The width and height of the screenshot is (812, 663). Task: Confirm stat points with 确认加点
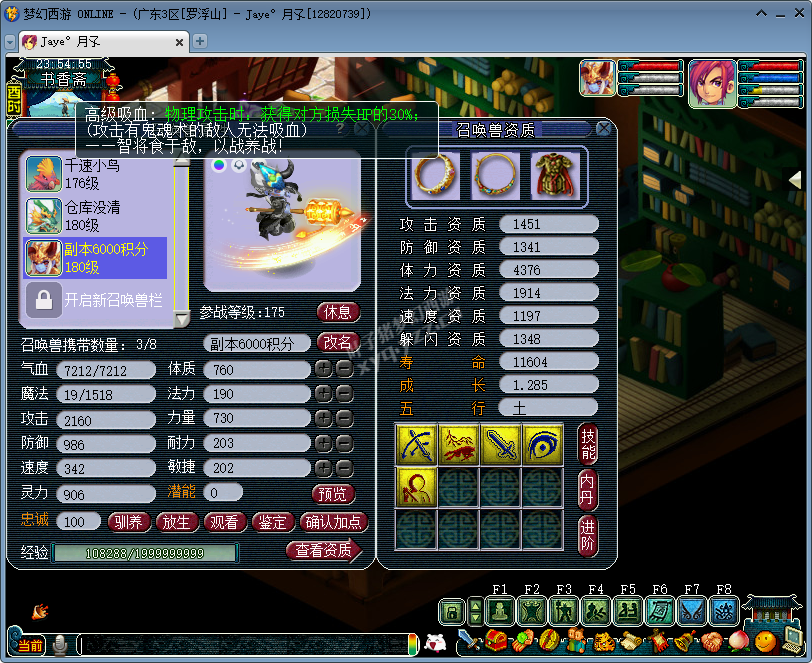coord(334,522)
